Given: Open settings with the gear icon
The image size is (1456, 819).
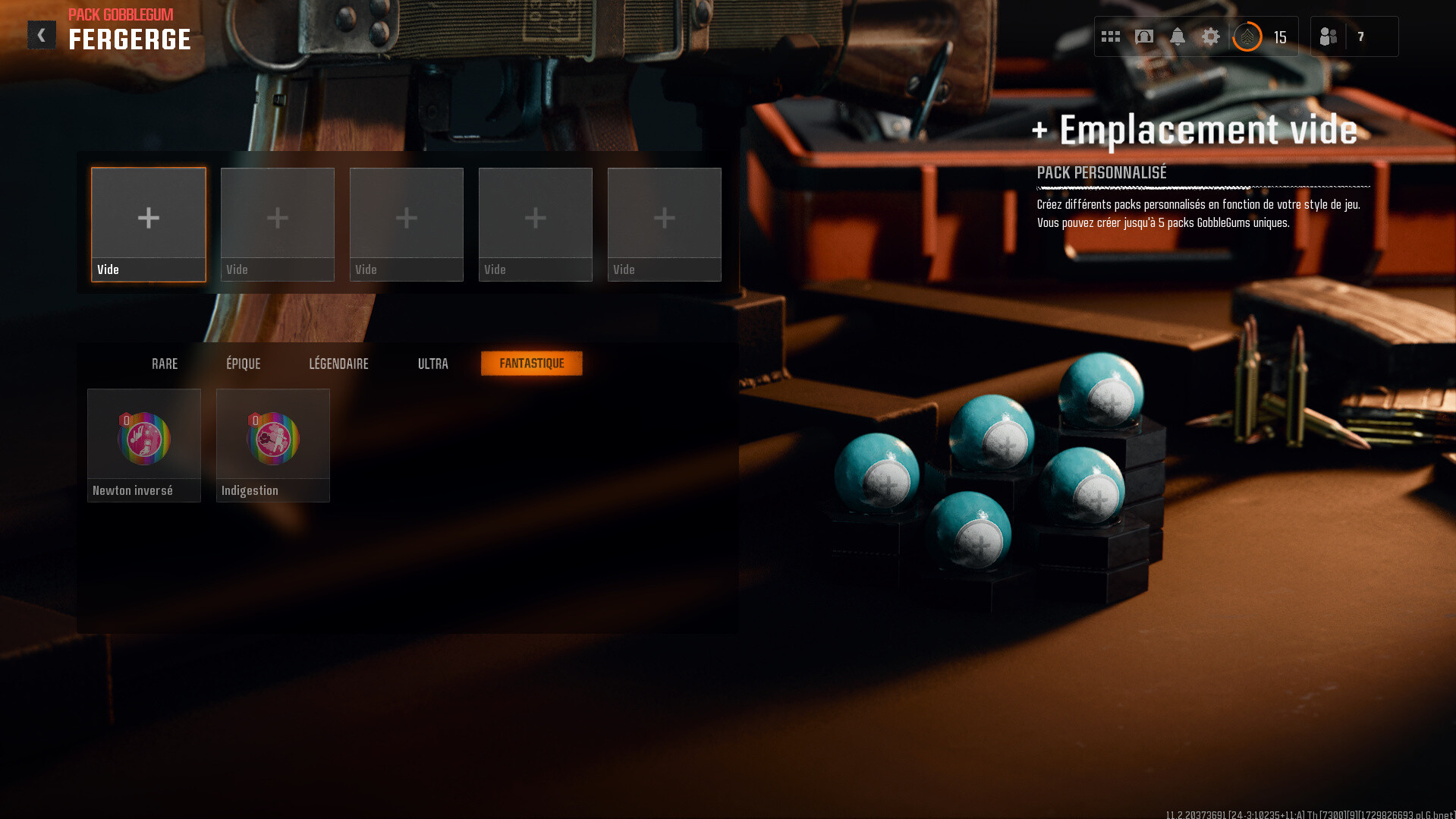Looking at the screenshot, I should tap(1211, 36).
